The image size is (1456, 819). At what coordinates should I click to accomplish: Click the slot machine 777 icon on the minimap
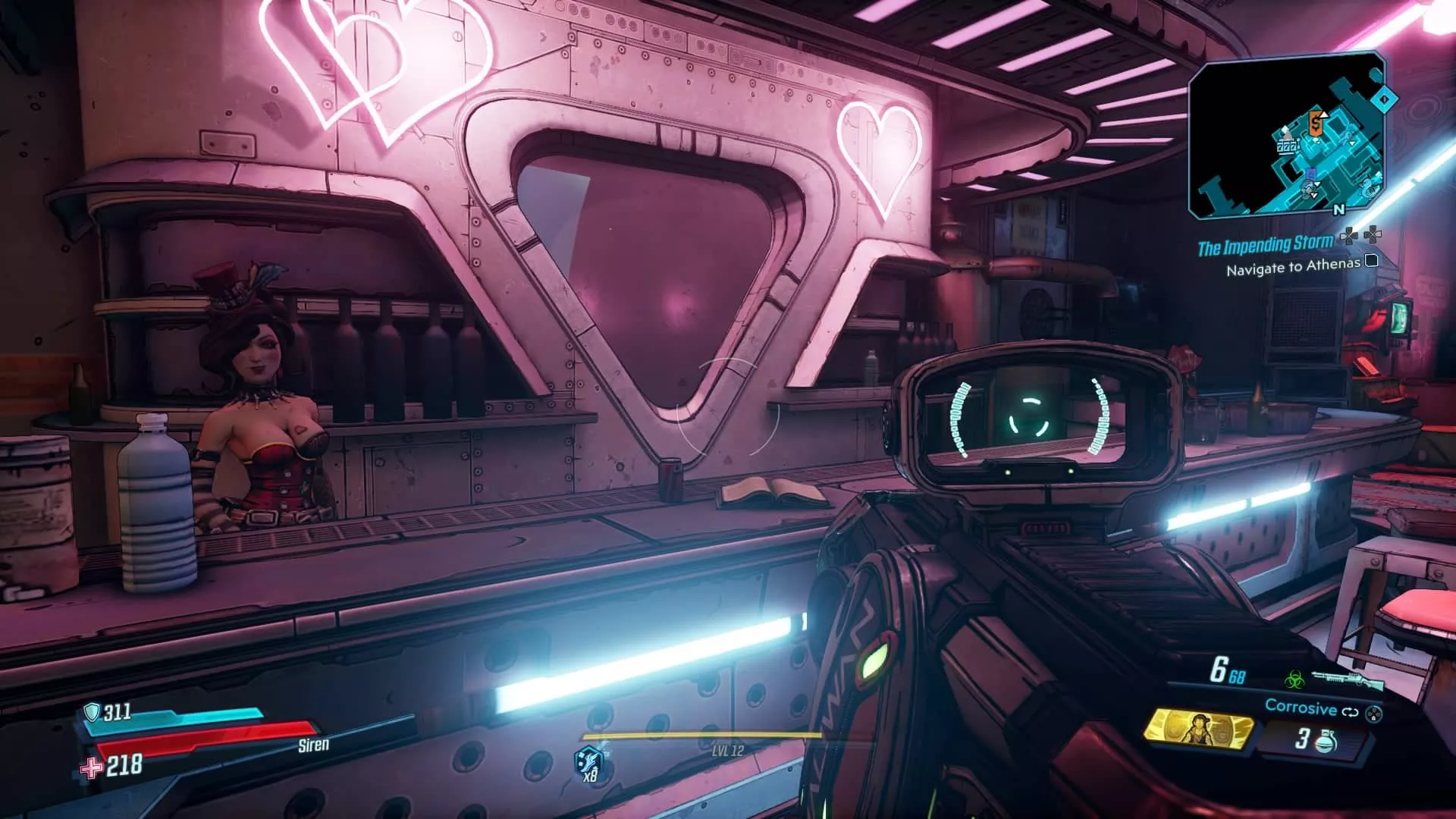click(x=1288, y=147)
